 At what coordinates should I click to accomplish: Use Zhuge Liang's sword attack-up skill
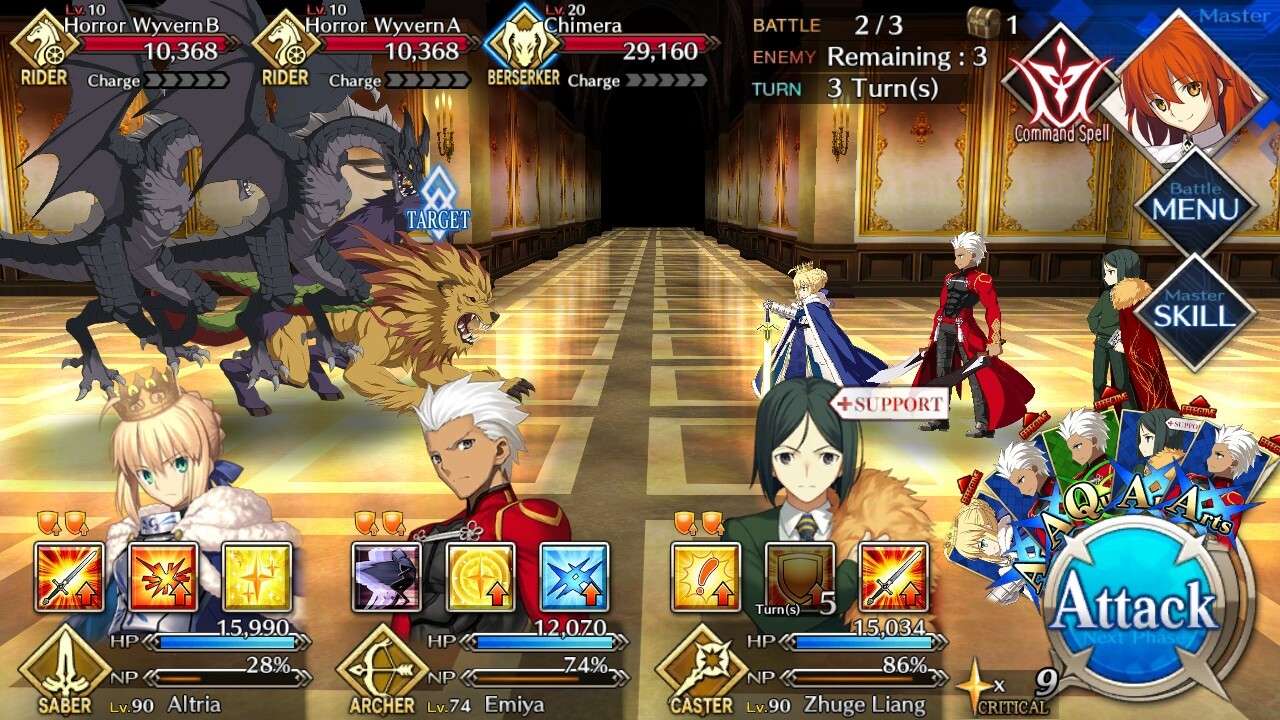point(894,577)
